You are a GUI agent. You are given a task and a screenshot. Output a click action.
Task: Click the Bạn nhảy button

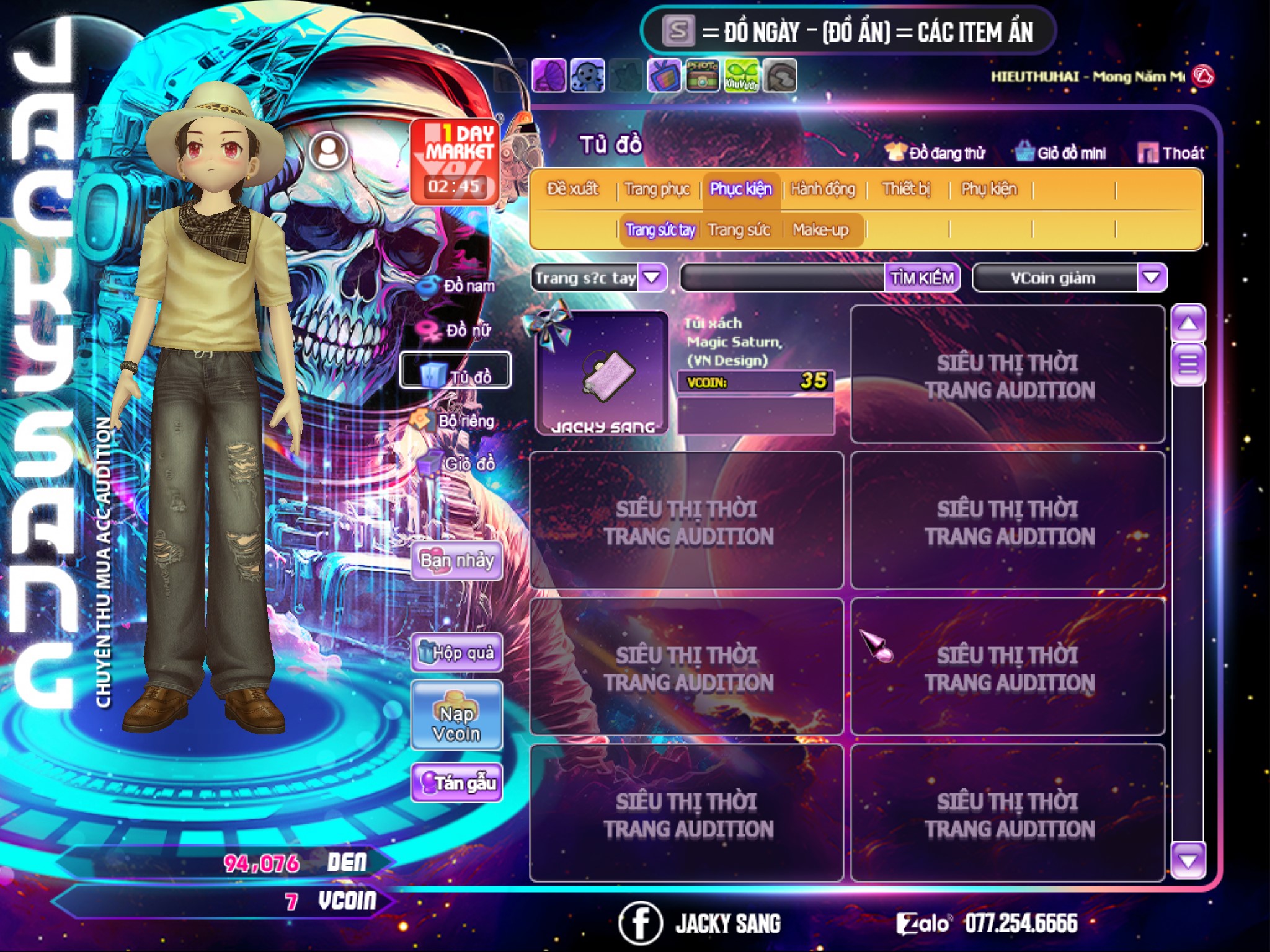pos(456,561)
